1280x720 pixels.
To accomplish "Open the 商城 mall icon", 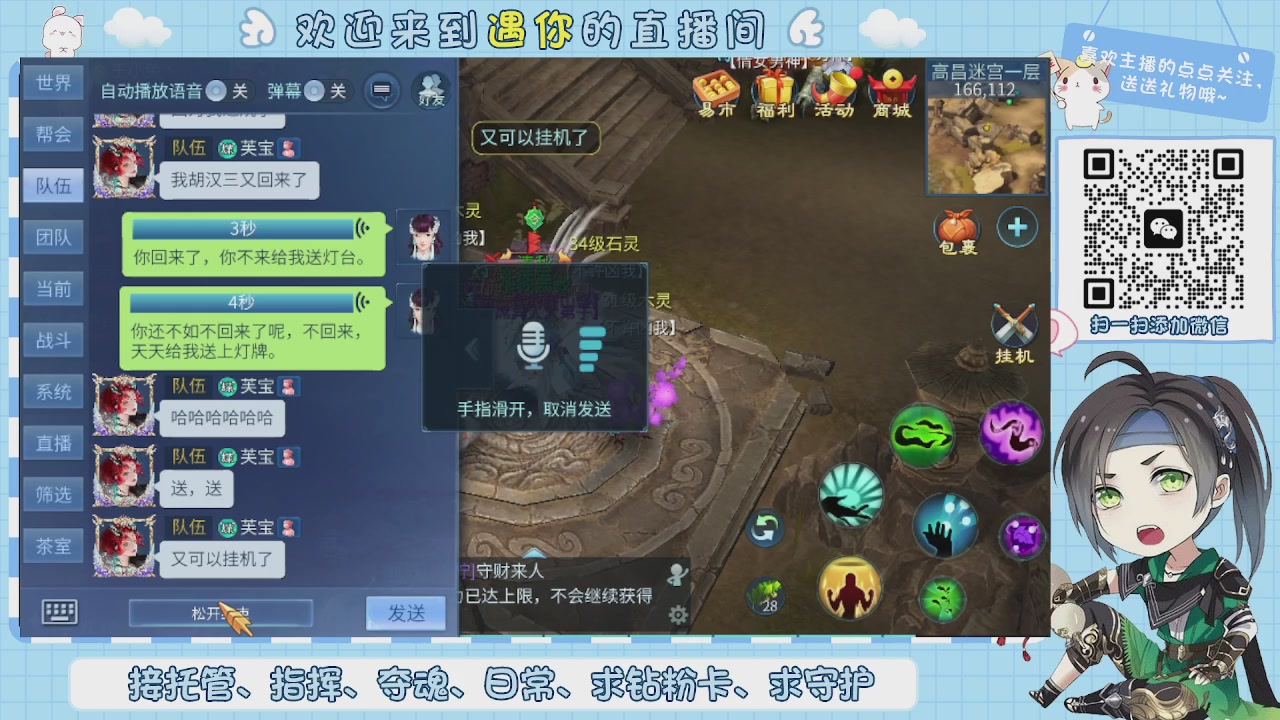I will tap(893, 94).
